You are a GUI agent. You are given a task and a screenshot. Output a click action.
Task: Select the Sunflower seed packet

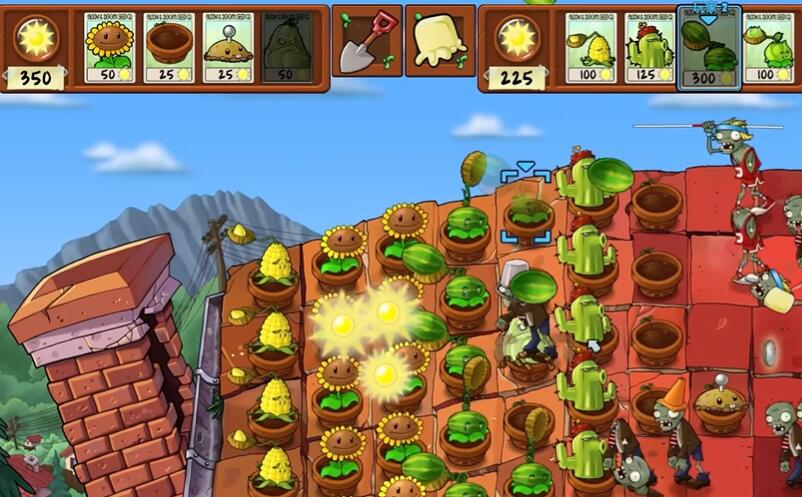(109, 47)
